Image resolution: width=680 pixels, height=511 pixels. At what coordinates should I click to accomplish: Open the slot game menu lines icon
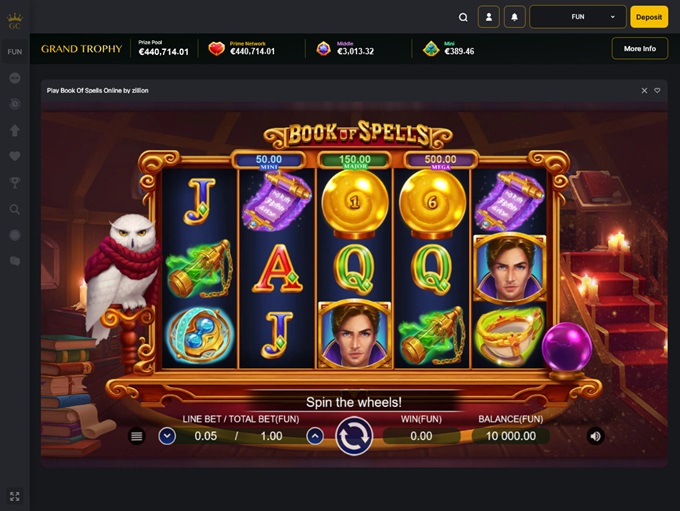click(137, 436)
